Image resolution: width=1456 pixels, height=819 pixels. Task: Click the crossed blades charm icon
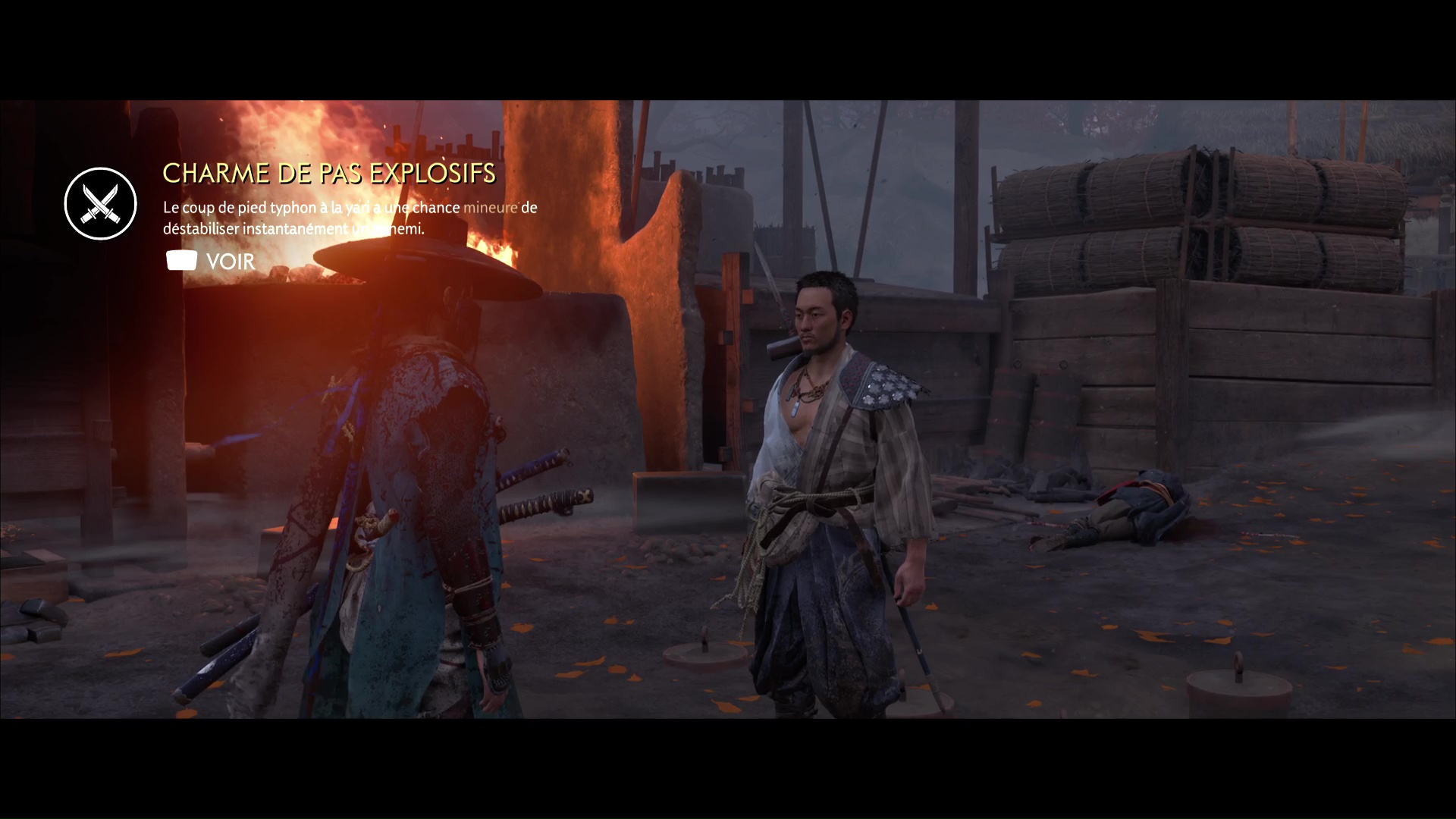[101, 204]
